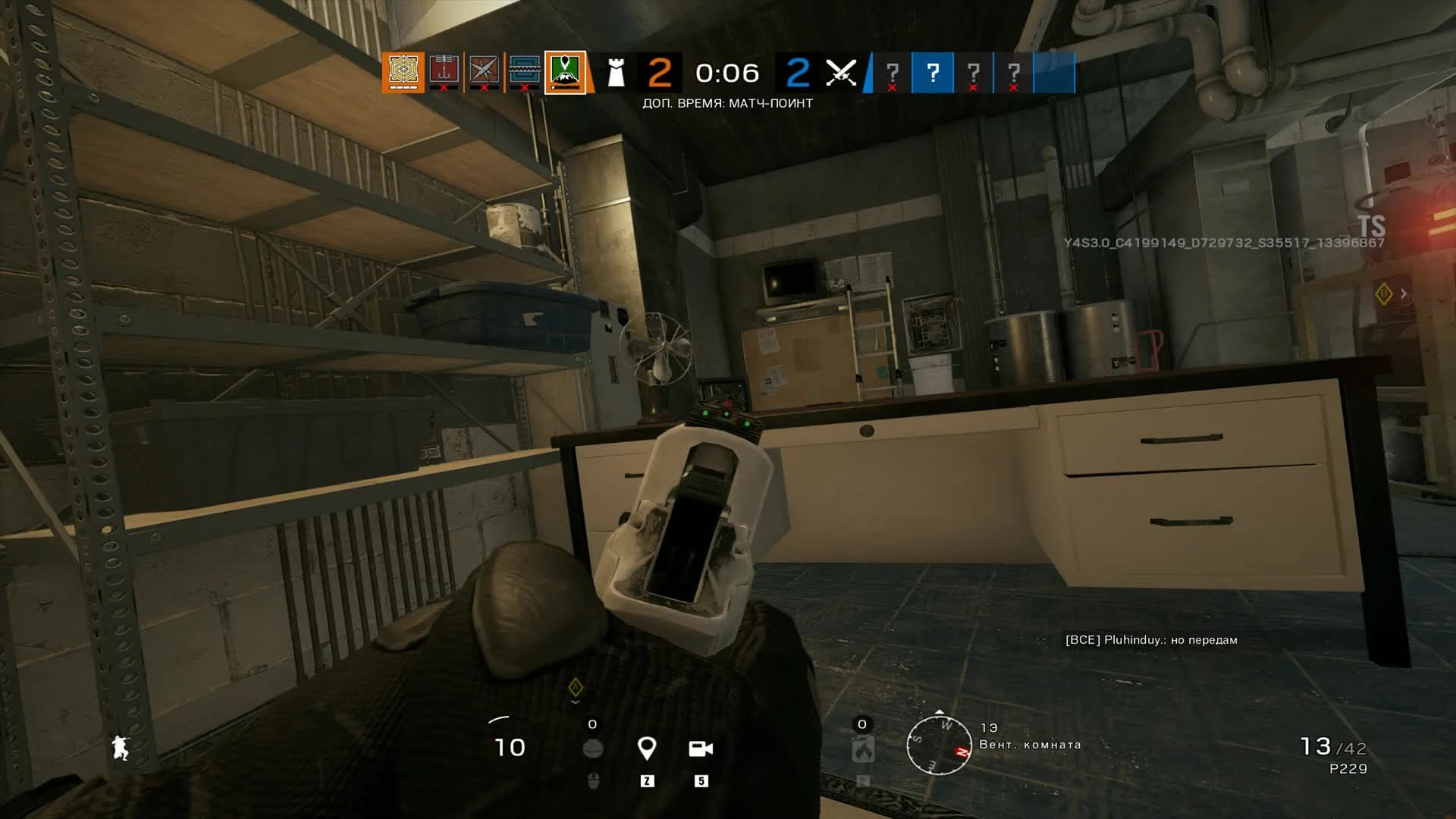Click the smoke grenade icon near grenade count
This screenshot has width=1456, height=819.
click(x=594, y=748)
